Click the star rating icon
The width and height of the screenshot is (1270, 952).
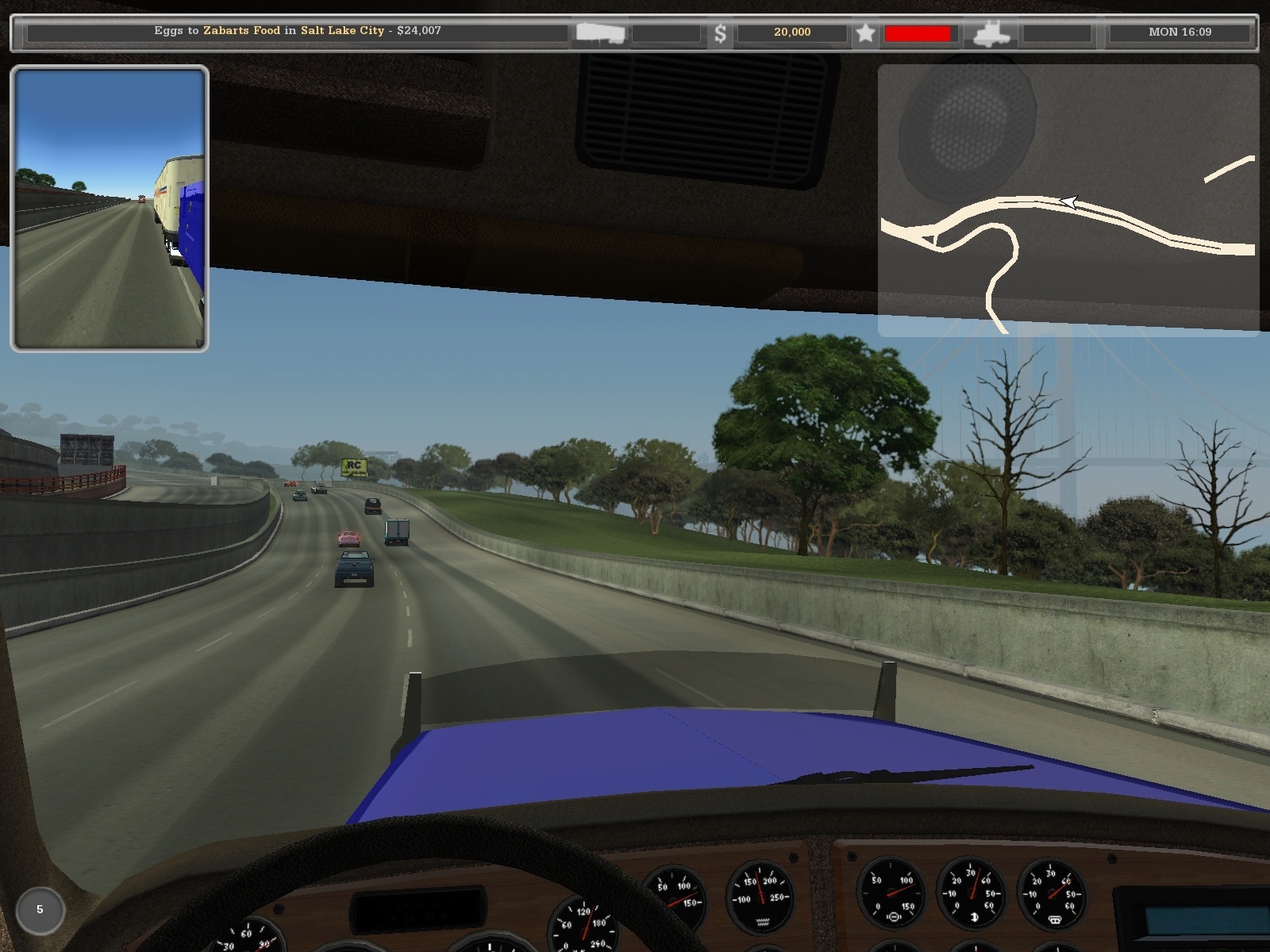pos(865,33)
